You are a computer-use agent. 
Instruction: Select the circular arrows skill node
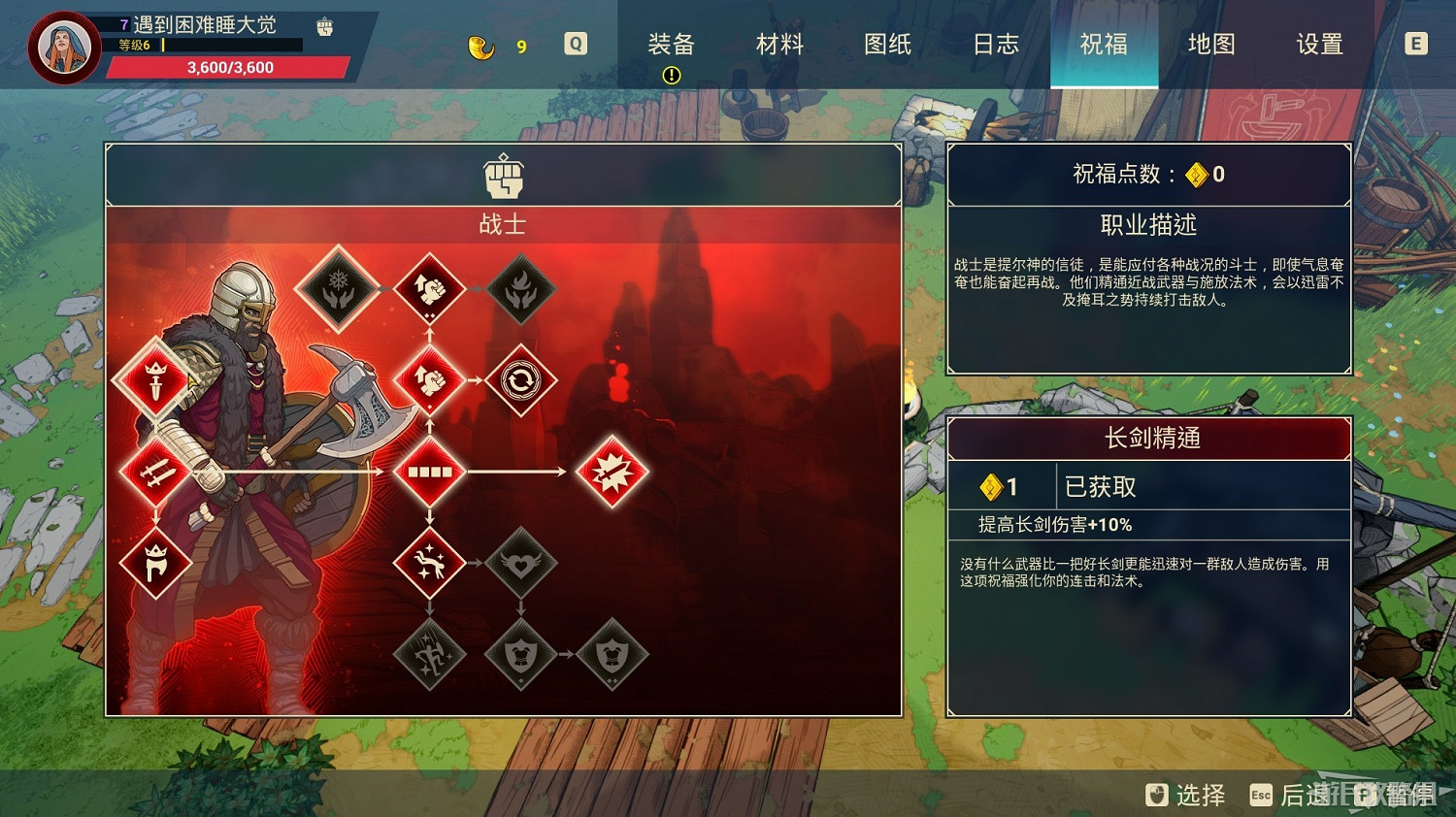(522, 380)
